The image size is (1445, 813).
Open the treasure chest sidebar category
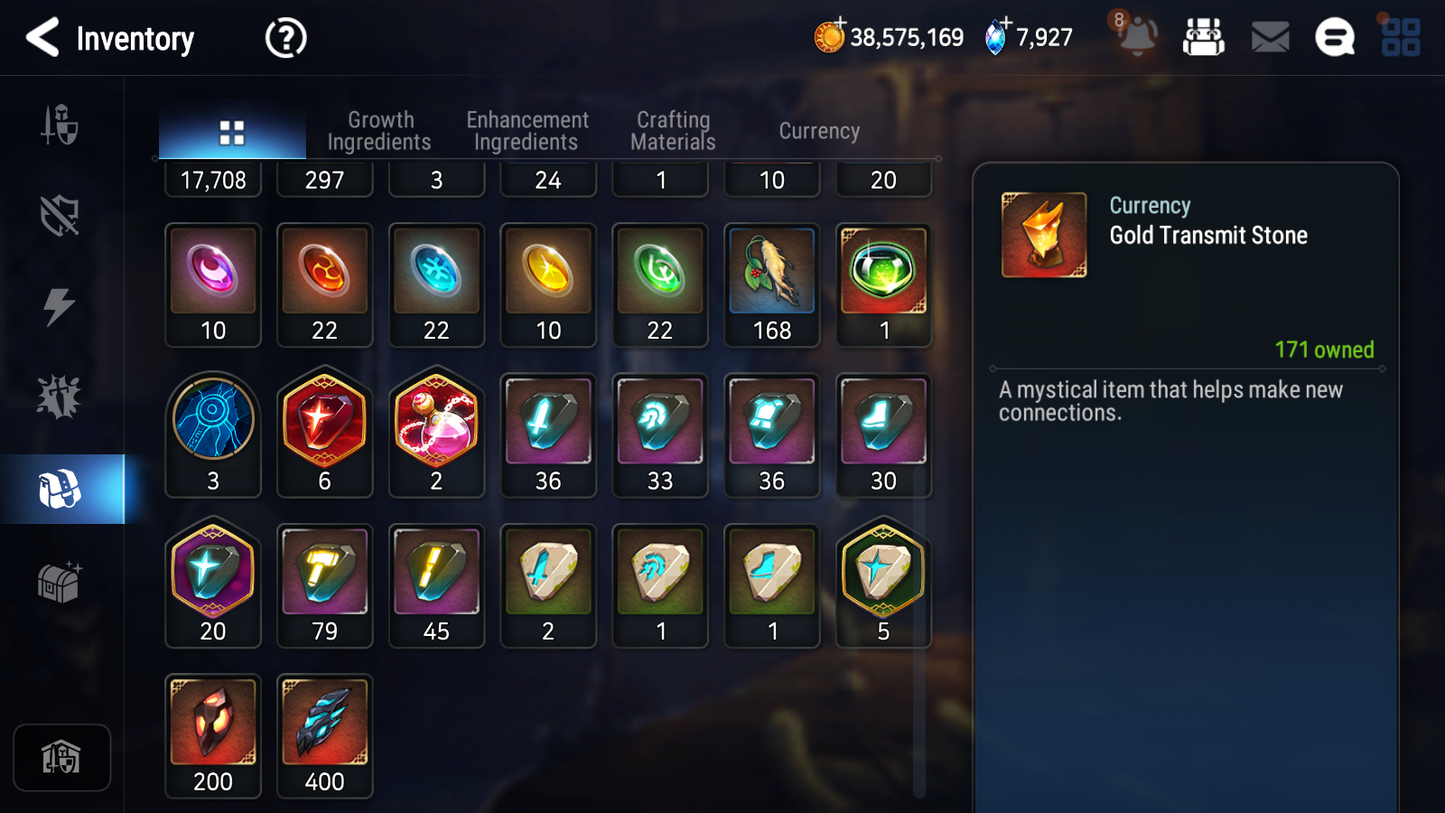[60, 581]
